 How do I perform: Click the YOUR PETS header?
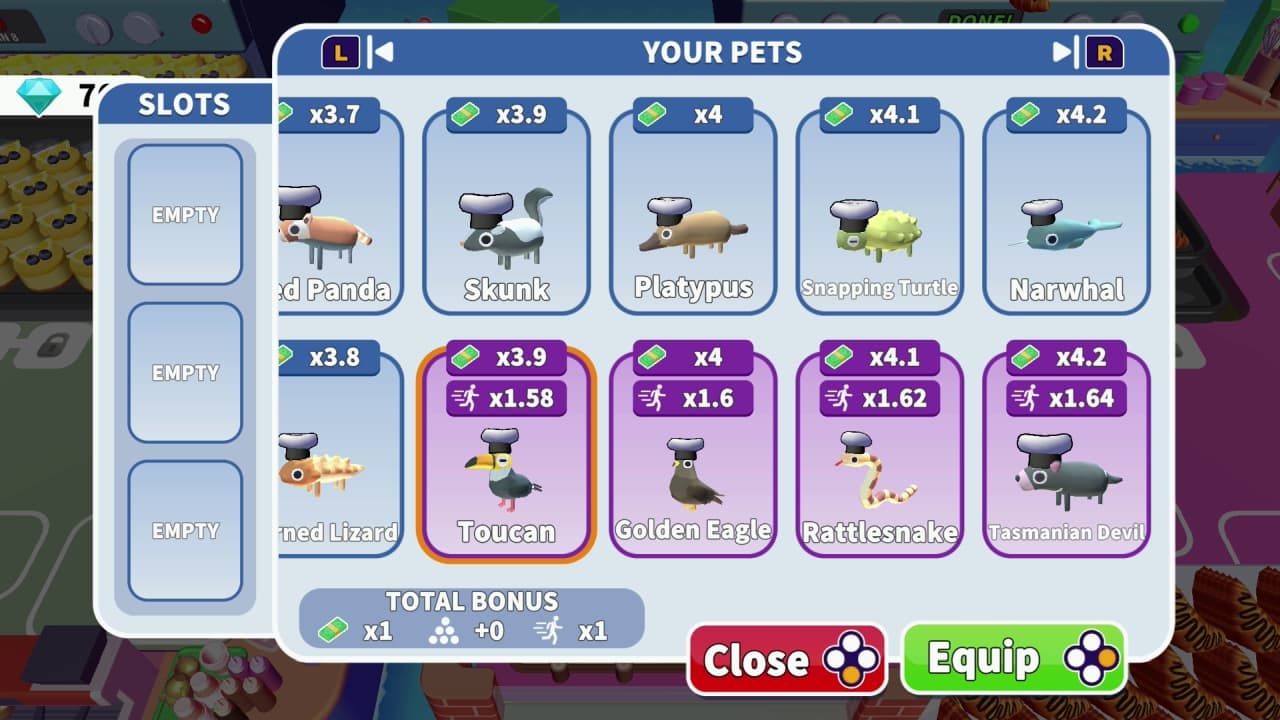pos(723,52)
